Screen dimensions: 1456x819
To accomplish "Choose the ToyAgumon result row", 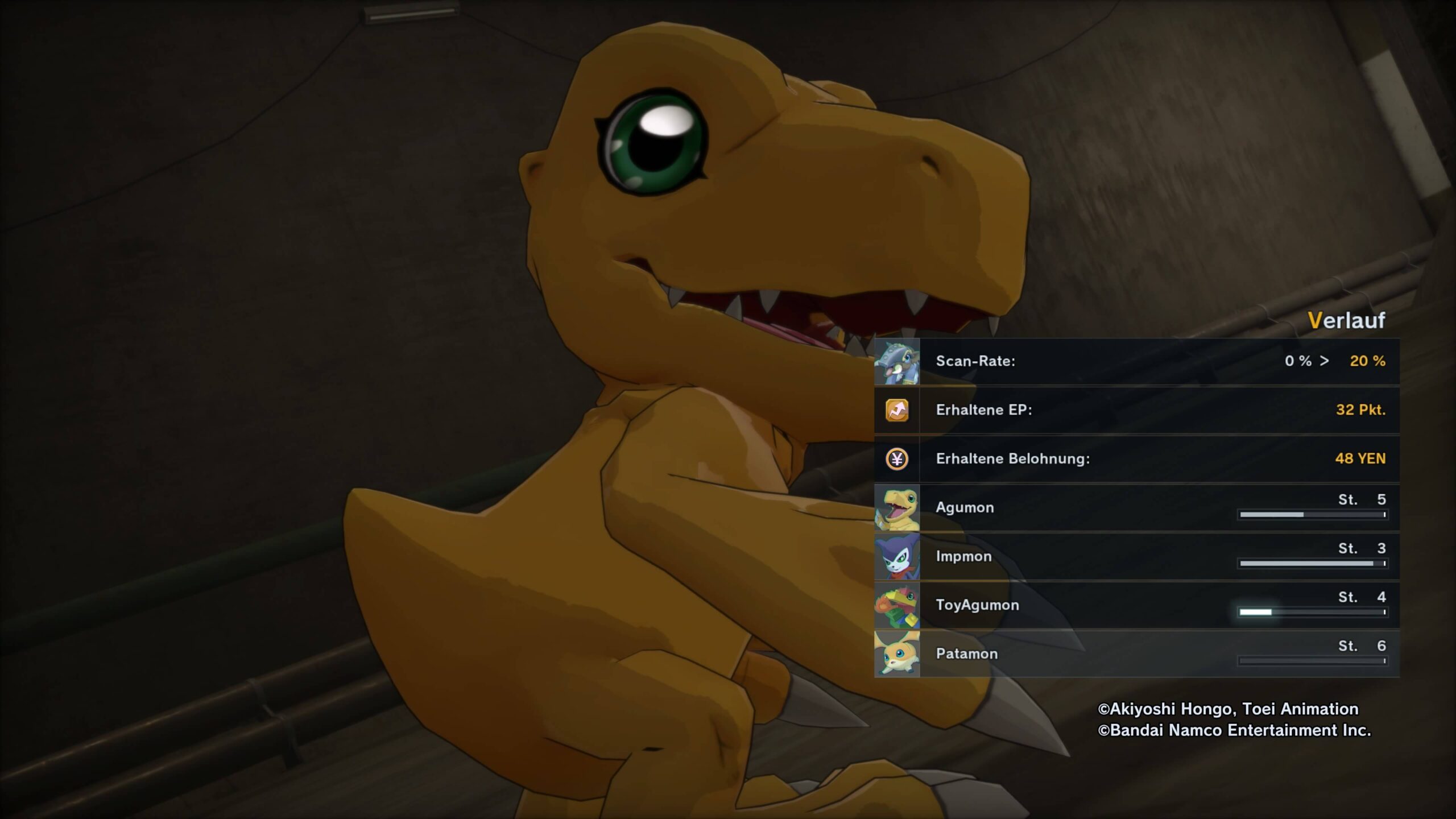I will [x=1136, y=605].
